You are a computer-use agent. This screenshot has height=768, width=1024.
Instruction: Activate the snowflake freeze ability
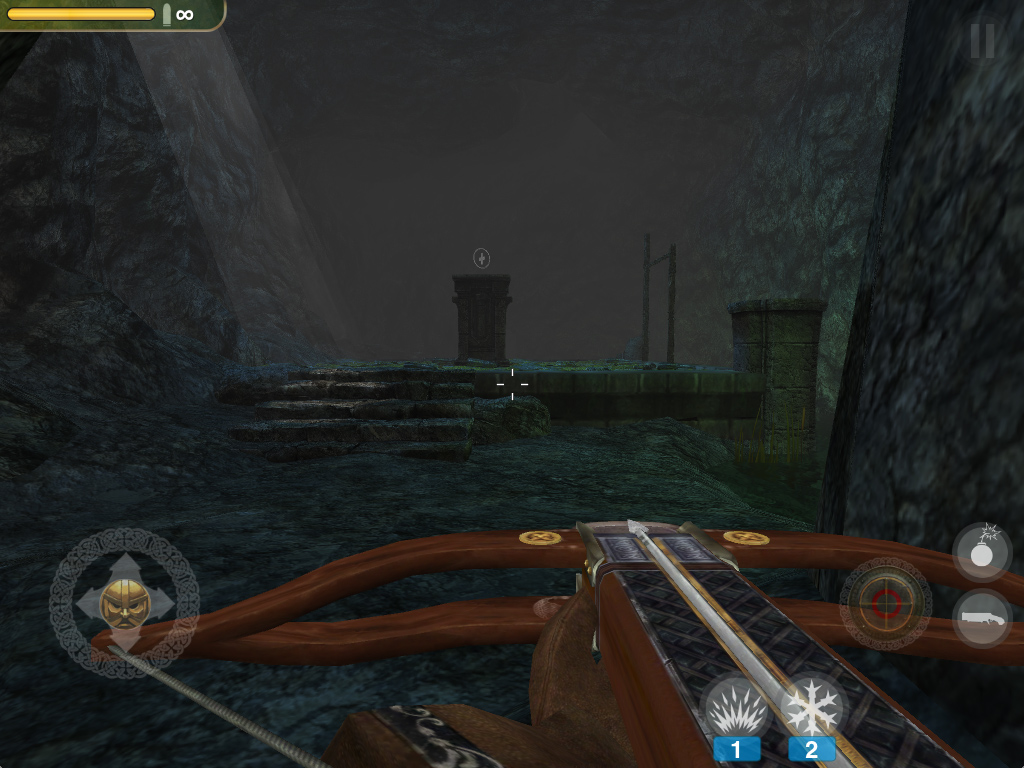click(x=811, y=709)
